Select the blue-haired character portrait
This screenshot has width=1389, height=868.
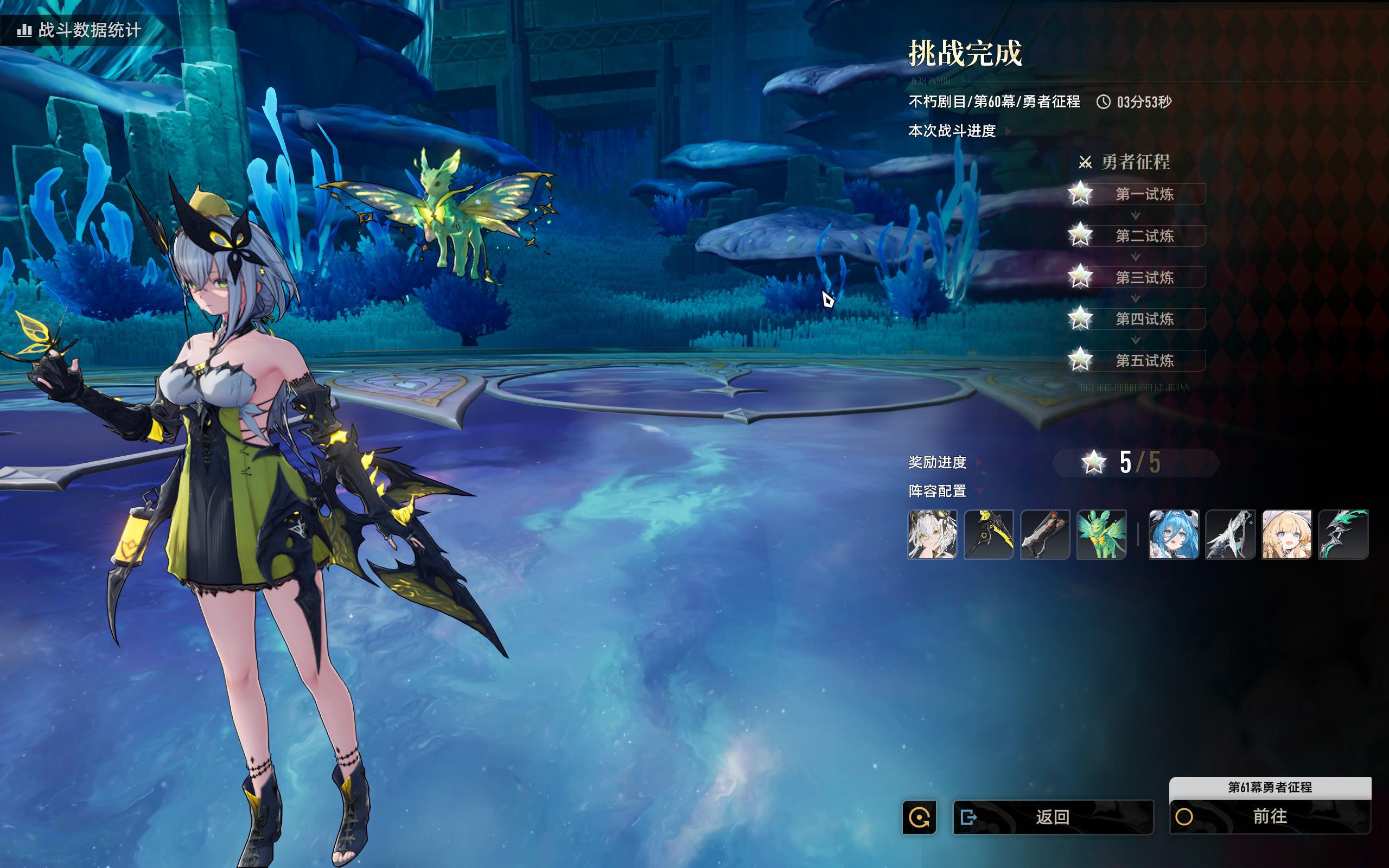(1174, 534)
